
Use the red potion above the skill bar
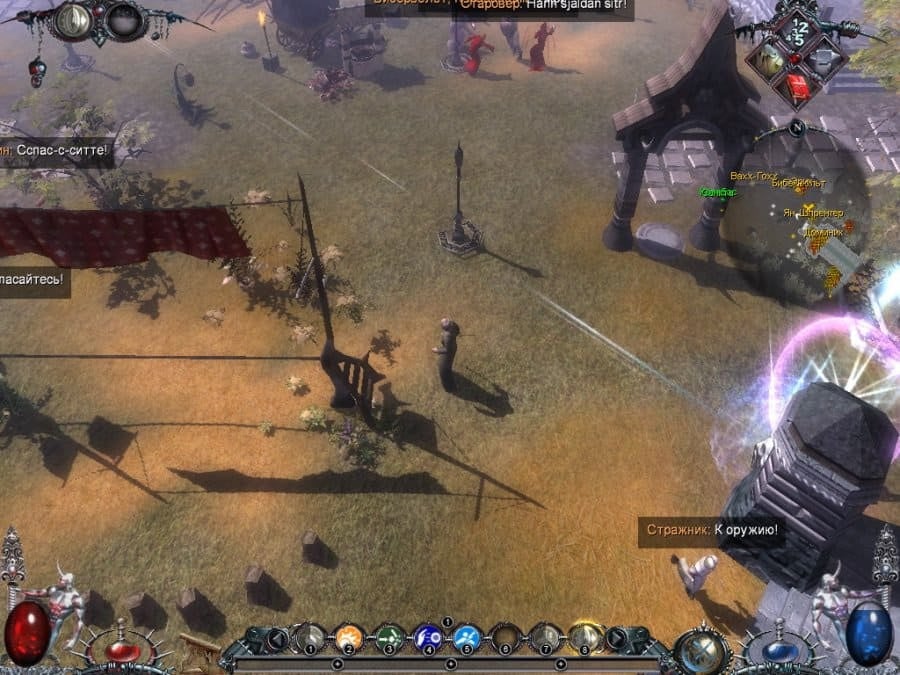(124, 650)
